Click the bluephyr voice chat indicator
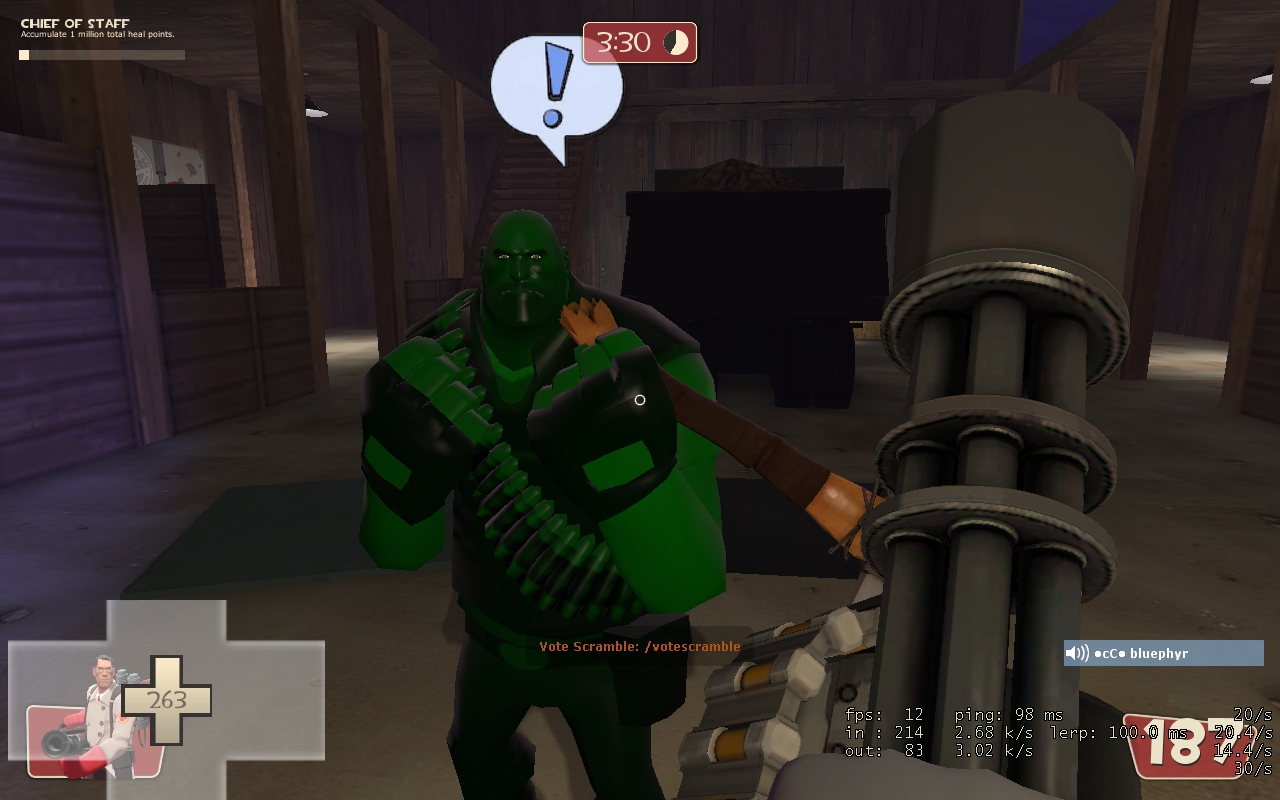This screenshot has height=800, width=1280. [1163, 653]
